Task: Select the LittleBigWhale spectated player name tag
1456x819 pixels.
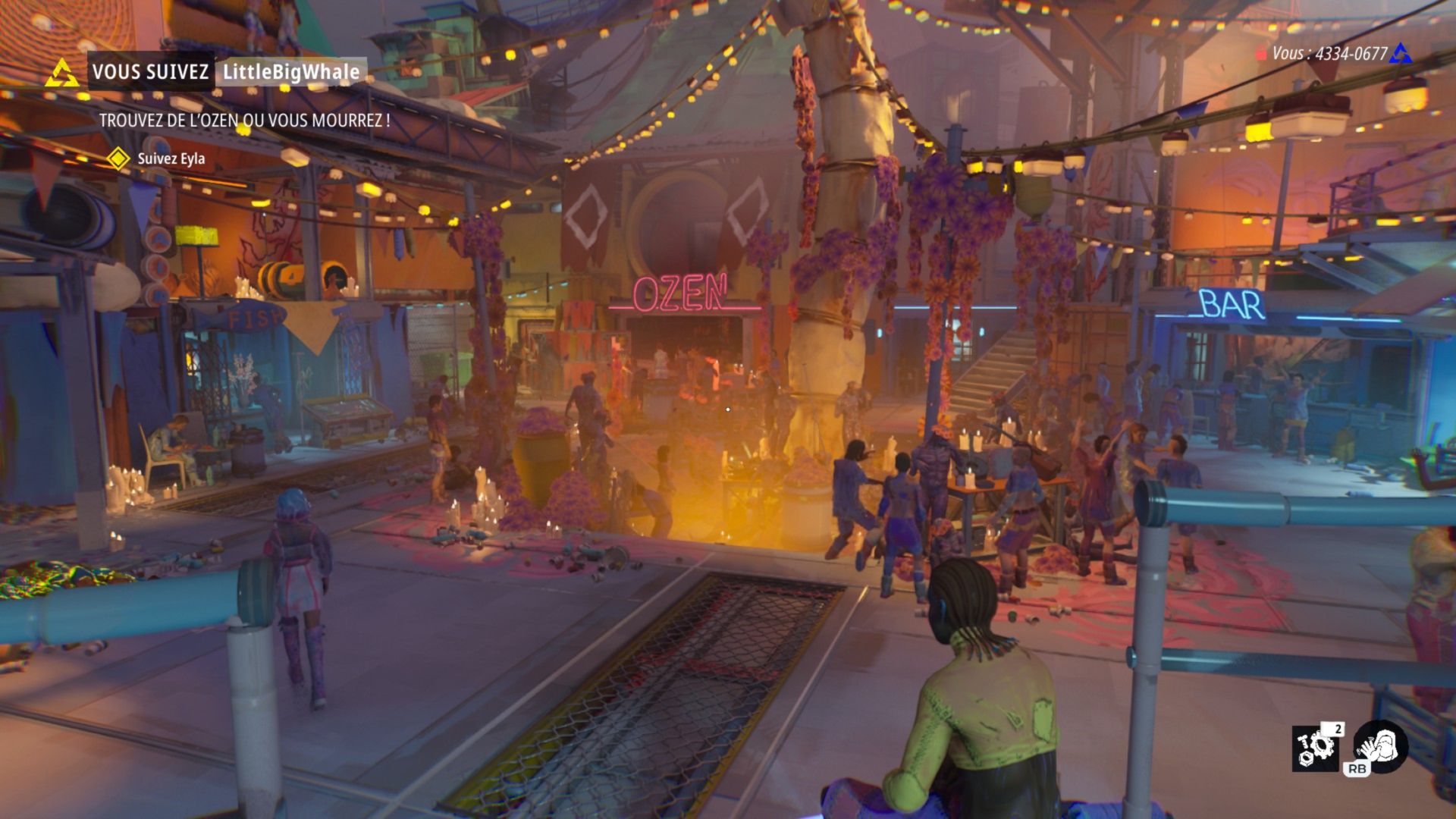Action: pyautogui.click(x=291, y=72)
